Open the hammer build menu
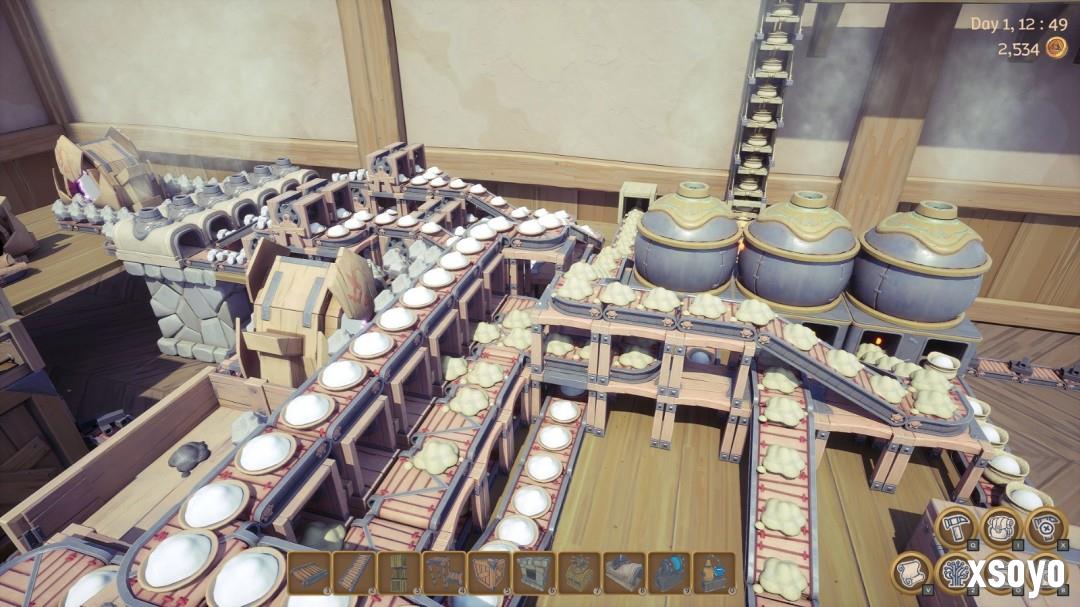The image size is (1080, 607). pyautogui.click(x=955, y=526)
